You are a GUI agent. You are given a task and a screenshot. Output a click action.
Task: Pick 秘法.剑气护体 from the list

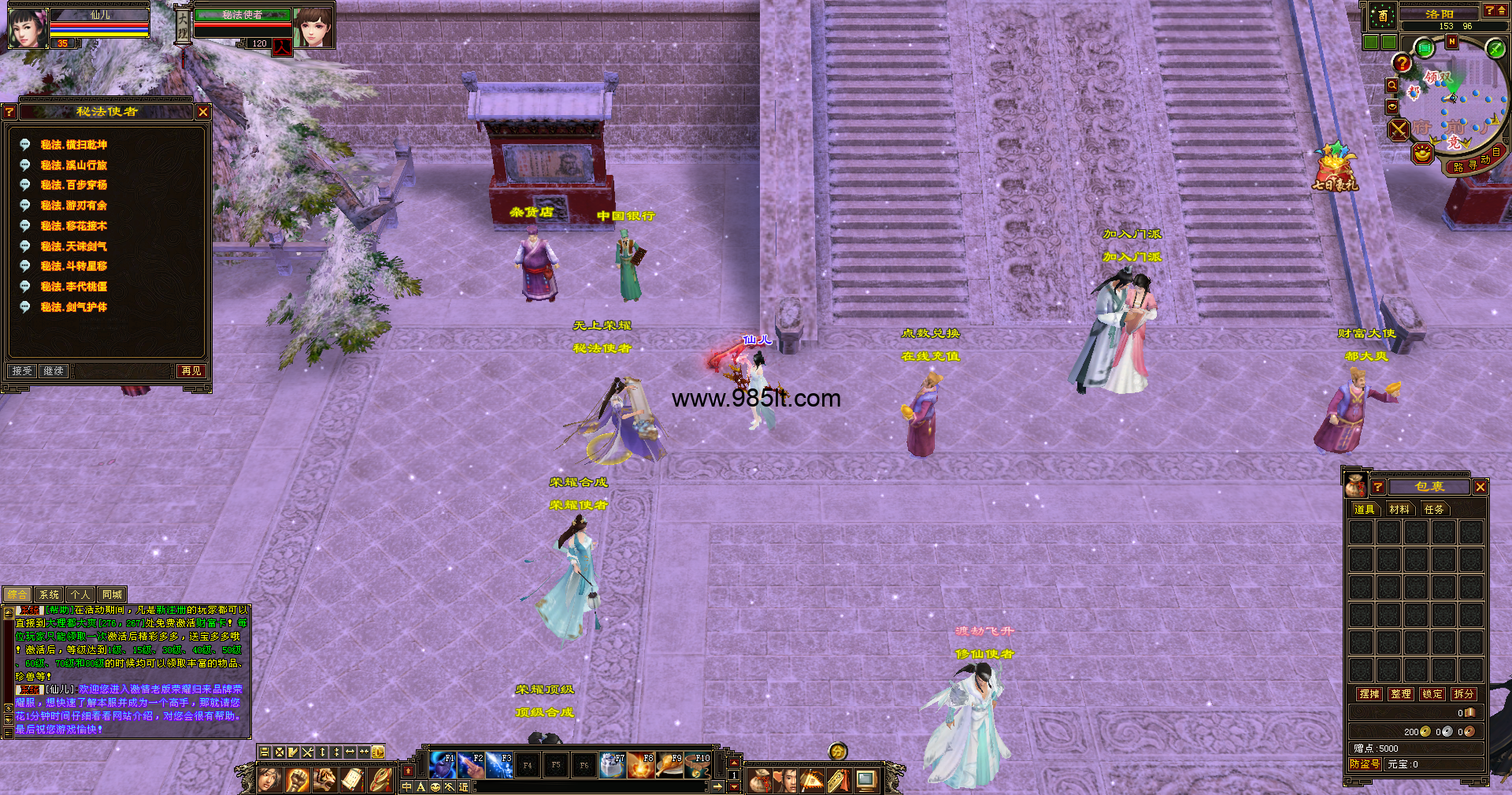(73, 307)
